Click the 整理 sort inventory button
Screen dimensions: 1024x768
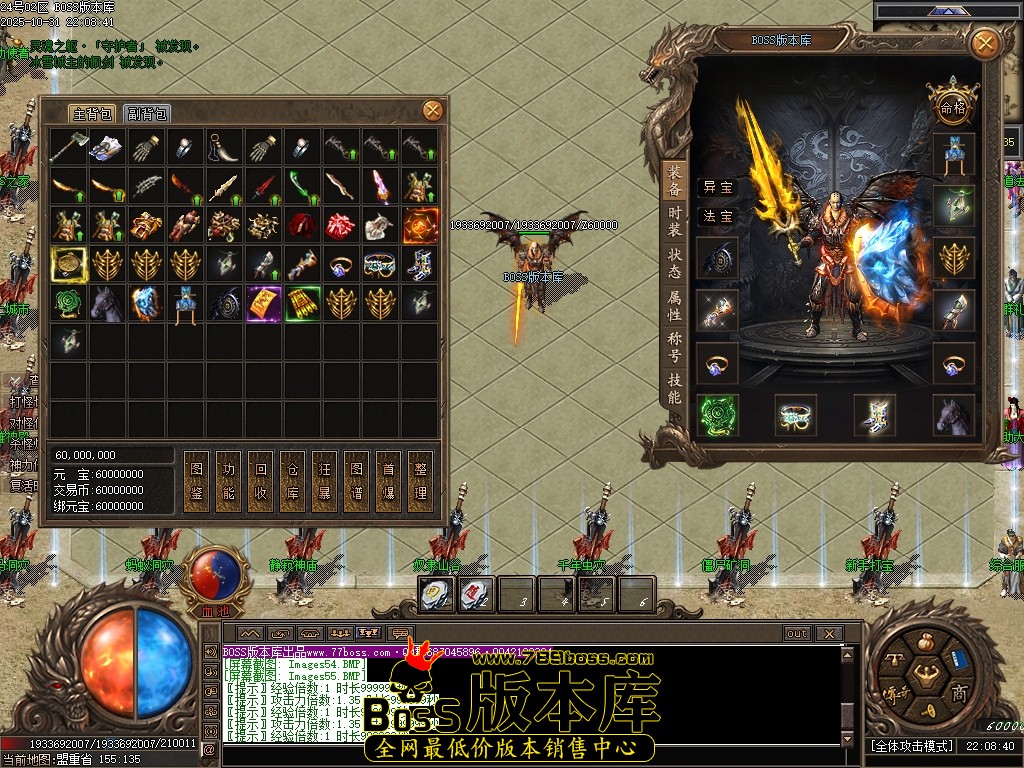pyautogui.click(x=421, y=481)
